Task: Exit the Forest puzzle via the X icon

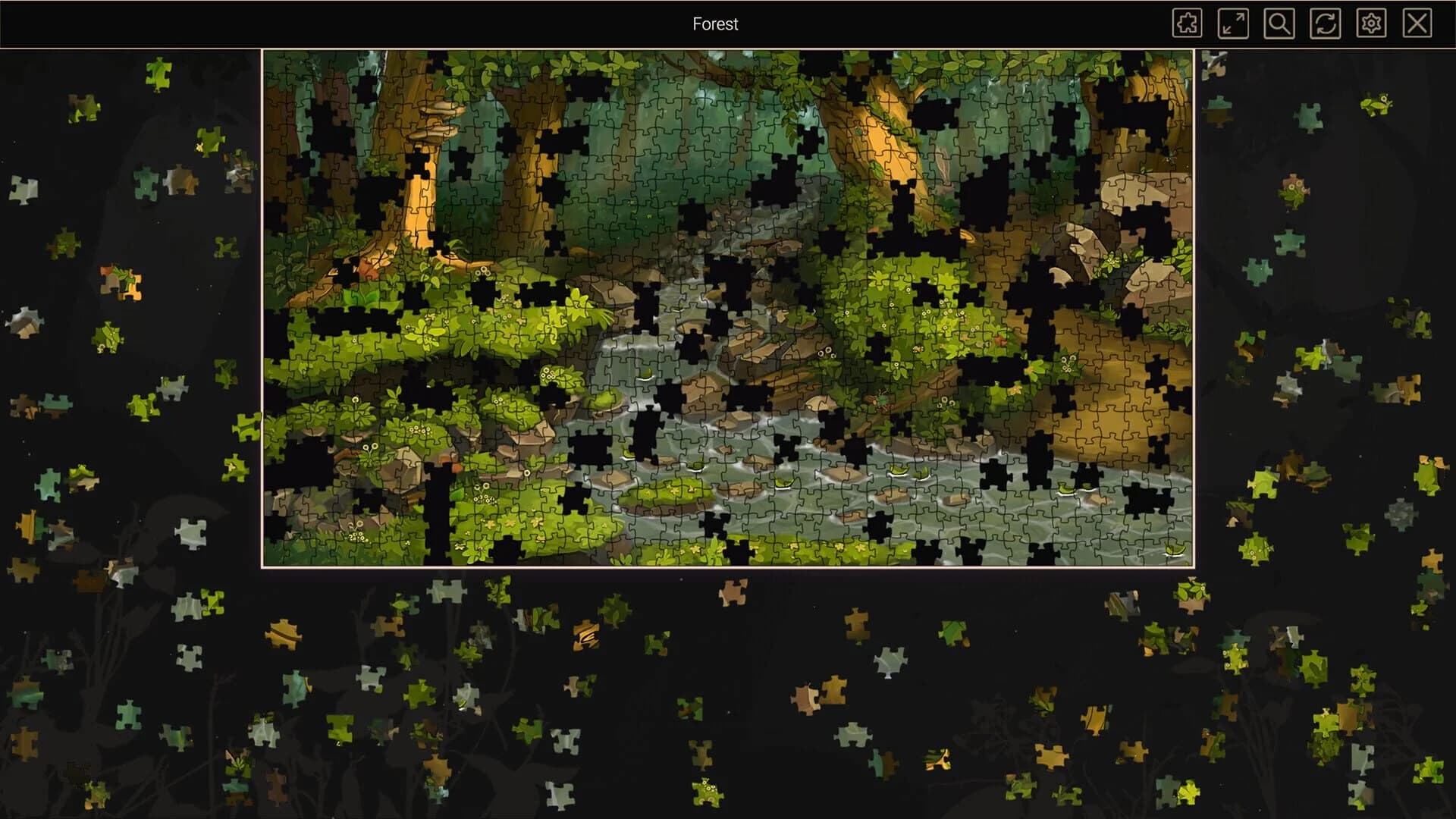Action: coord(1415,24)
